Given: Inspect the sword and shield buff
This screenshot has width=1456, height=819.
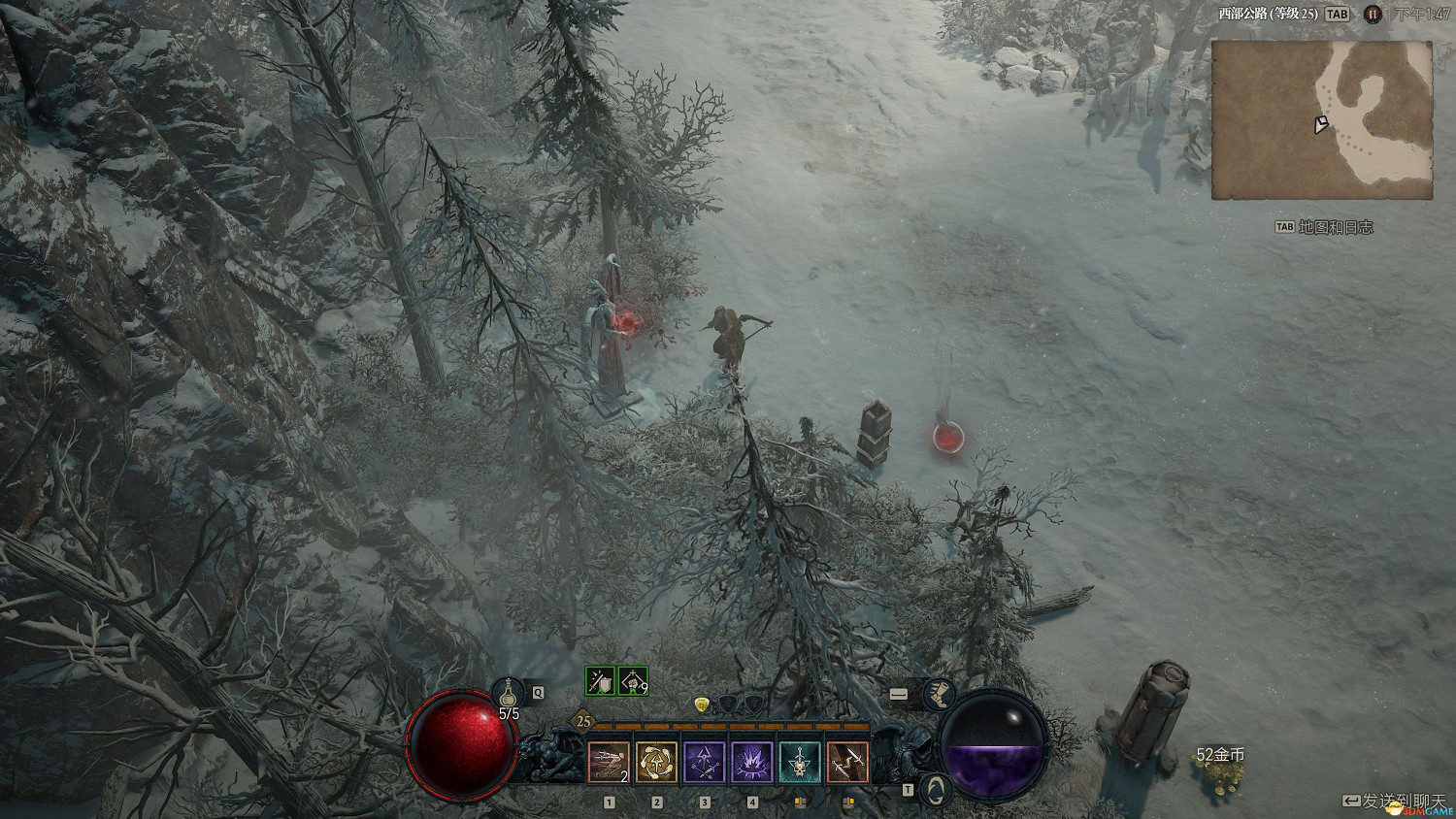Looking at the screenshot, I should tap(601, 681).
